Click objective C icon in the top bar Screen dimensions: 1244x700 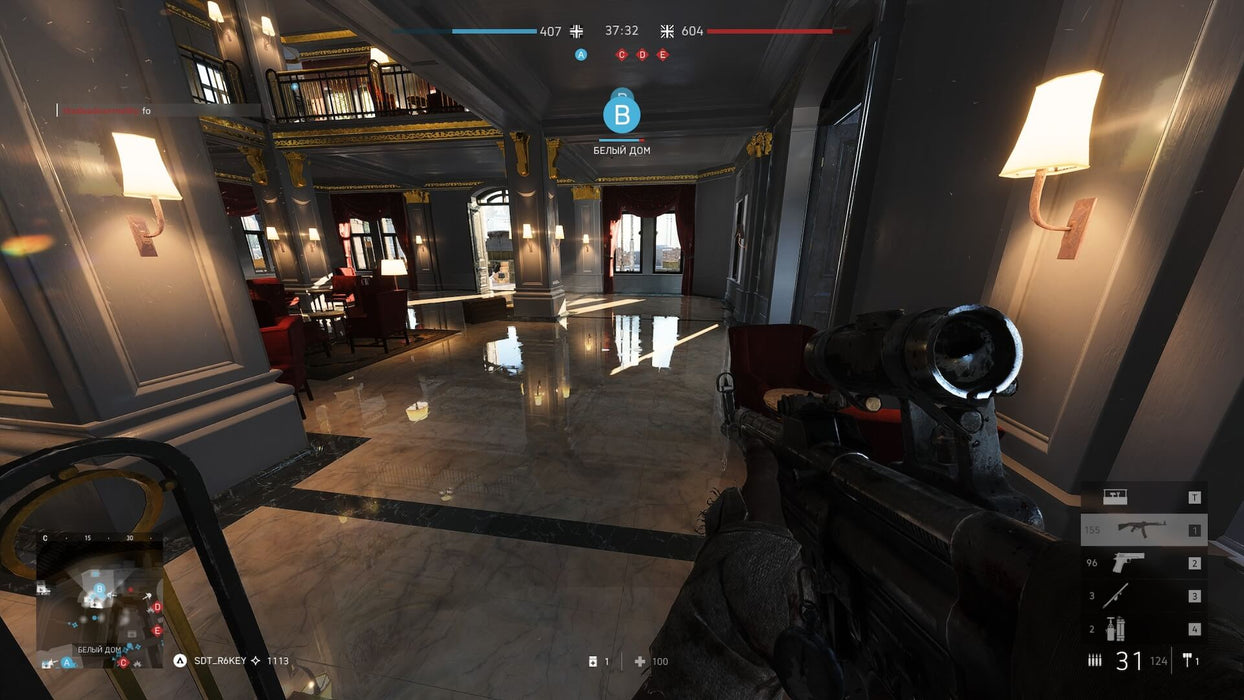coord(622,55)
